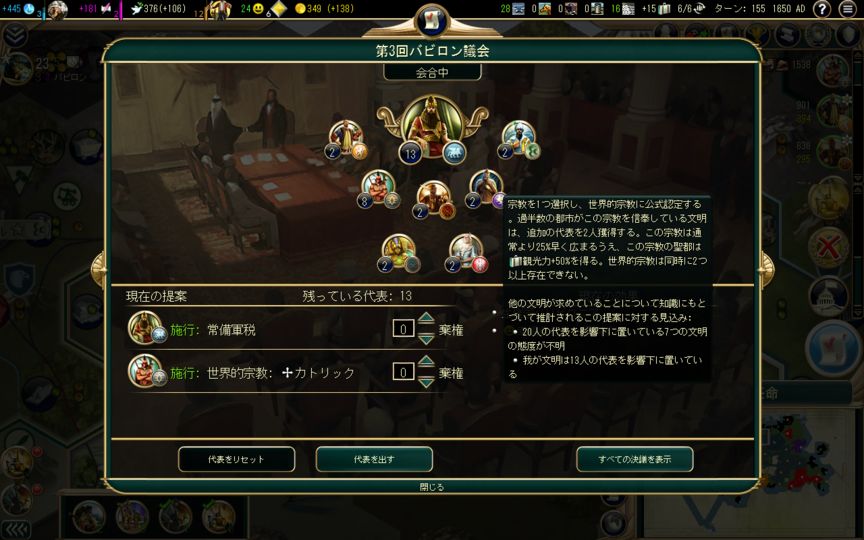
Task: Open the help question mark icon
Action: click(x=821, y=9)
